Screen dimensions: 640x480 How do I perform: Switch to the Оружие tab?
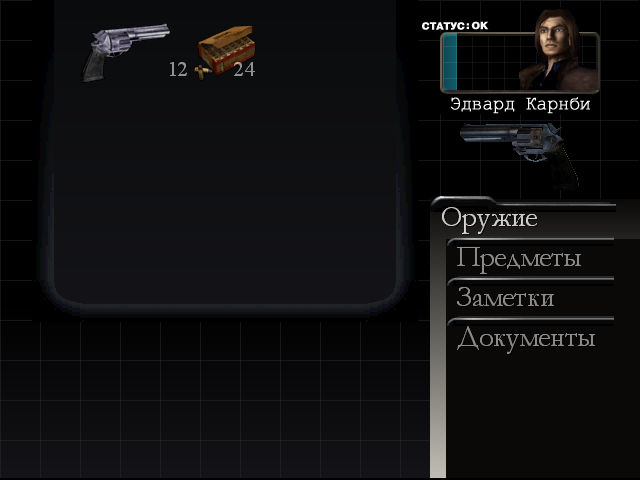pyautogui.click(x=489, y=218)
